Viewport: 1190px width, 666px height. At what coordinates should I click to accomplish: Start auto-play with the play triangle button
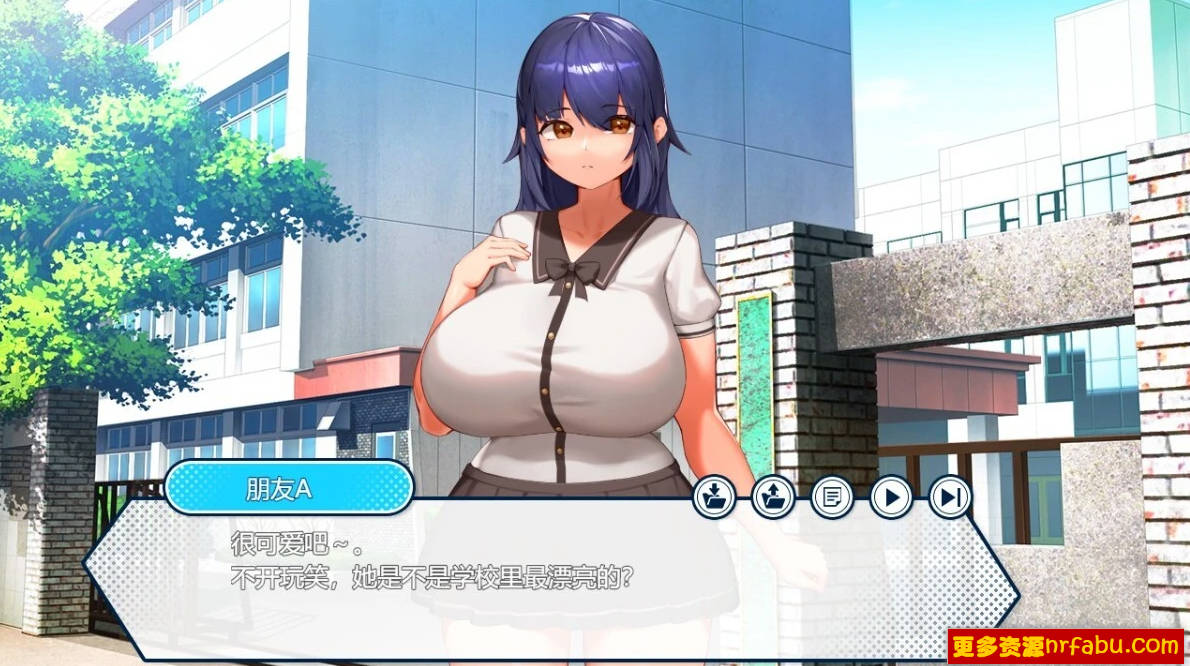point(891,496)
